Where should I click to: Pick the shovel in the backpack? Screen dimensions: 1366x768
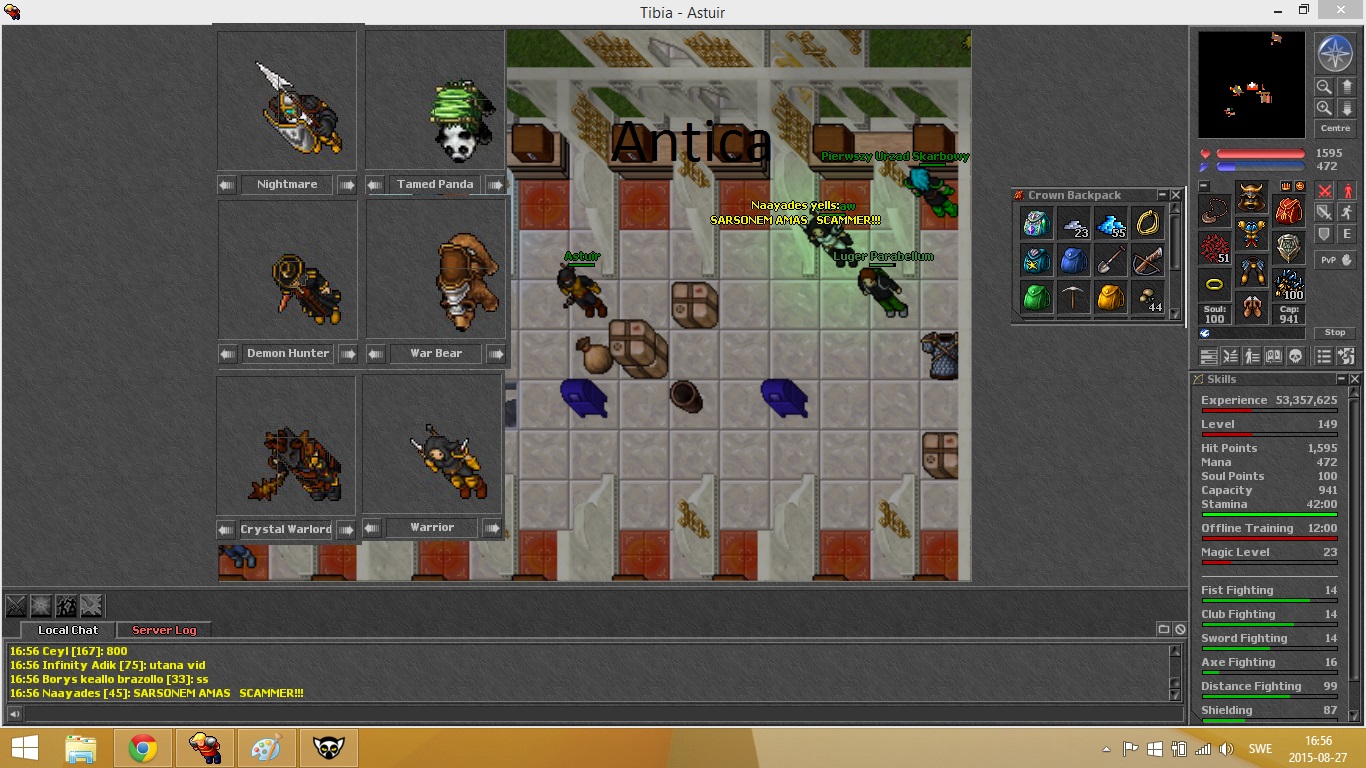coord(1110,261)
